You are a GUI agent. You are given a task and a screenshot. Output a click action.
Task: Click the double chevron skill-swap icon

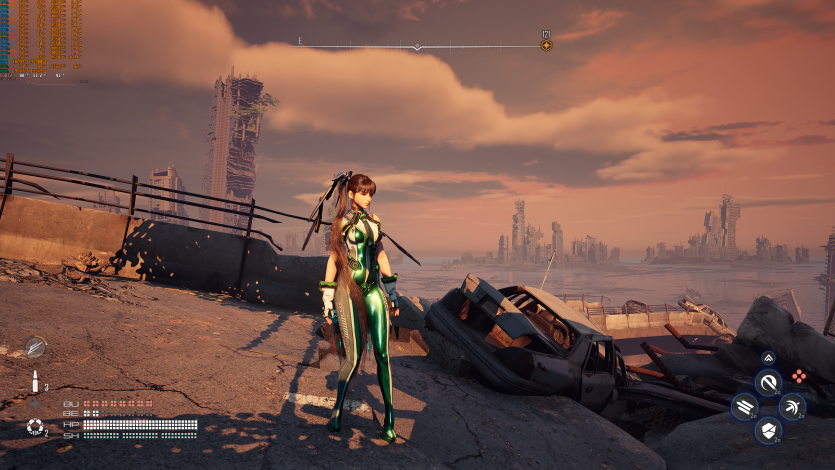coord(768,357)
